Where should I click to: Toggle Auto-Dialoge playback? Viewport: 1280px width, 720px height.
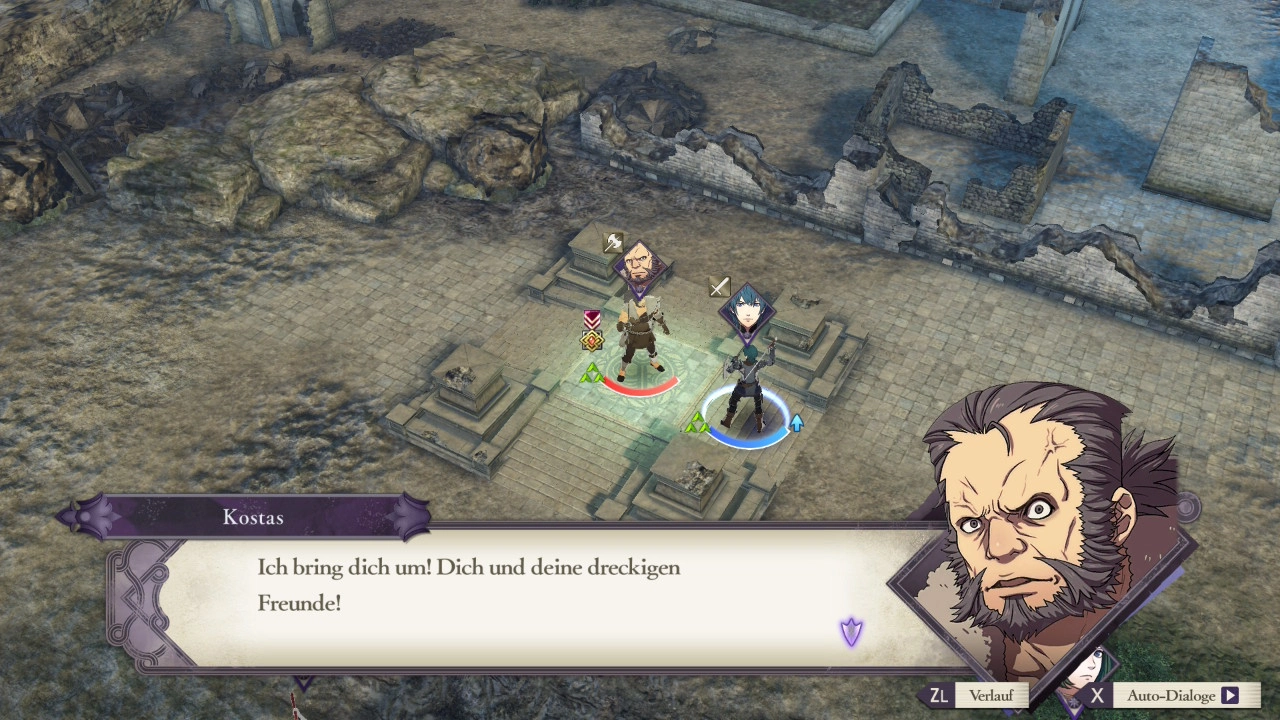(1170, 696)
